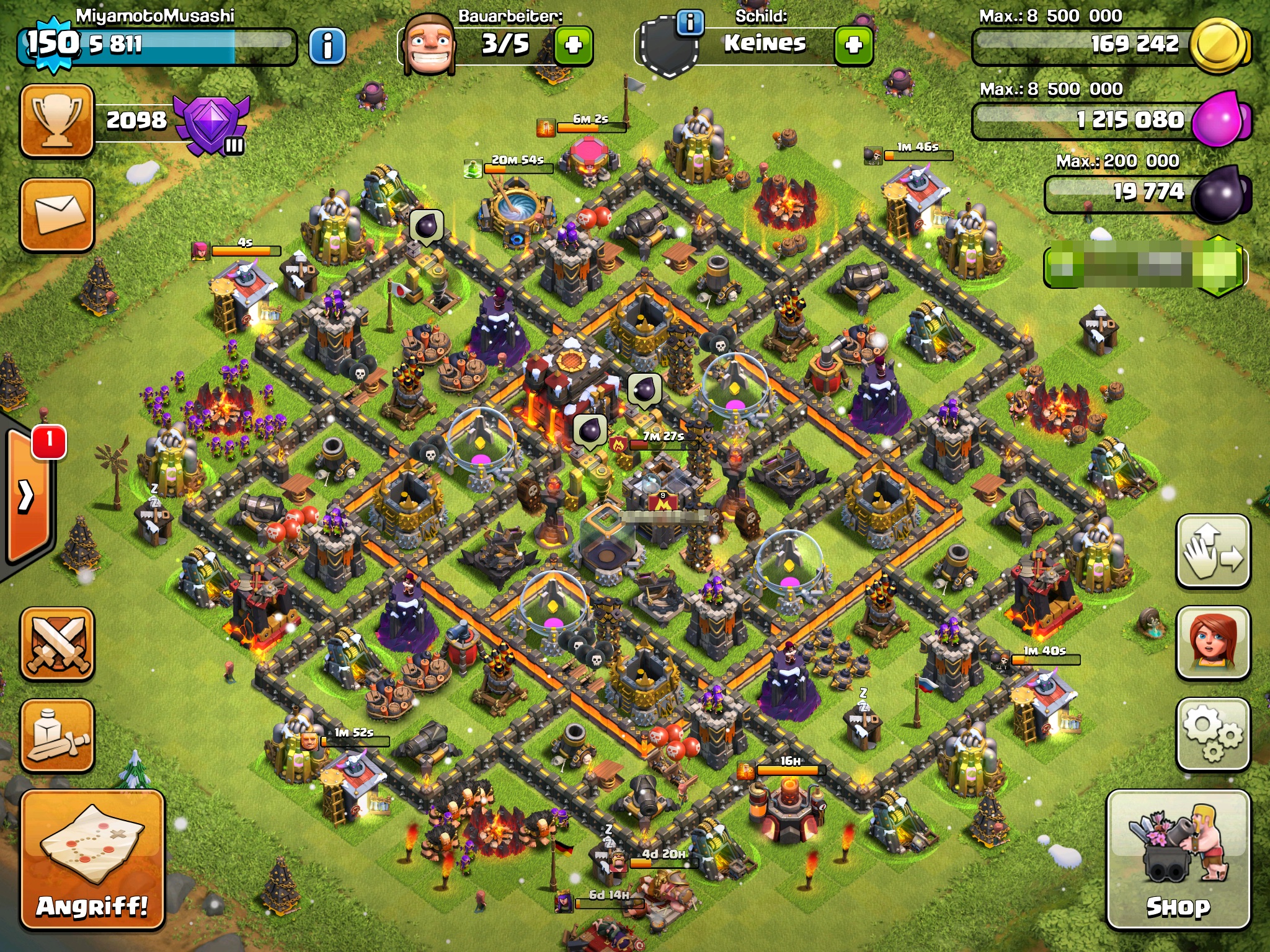Viewport: 1270px width, 952px height.
Task: Add builders with the green plus
Action: 574,45
